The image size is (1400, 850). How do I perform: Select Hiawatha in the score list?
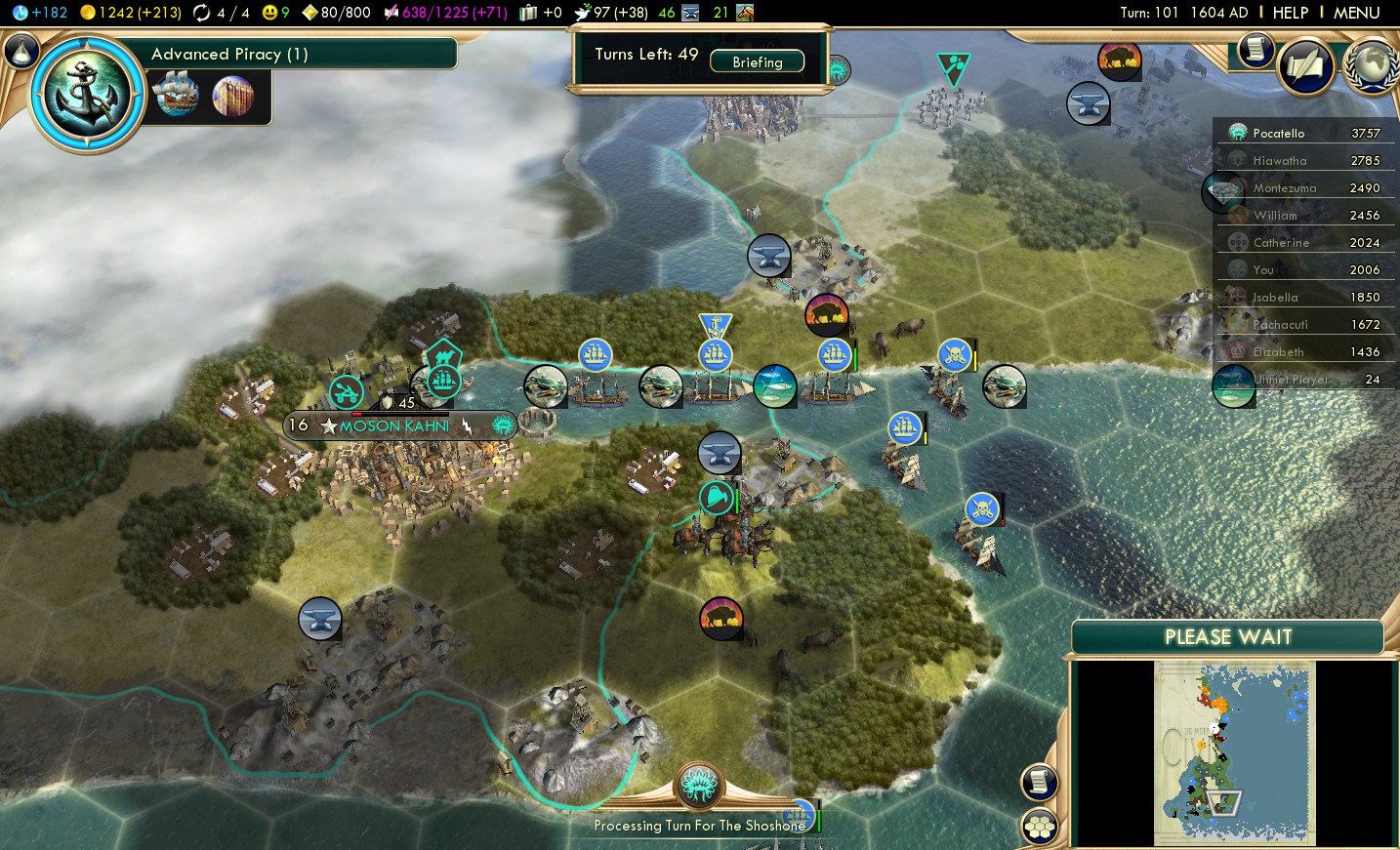(x=1279, y=161)
